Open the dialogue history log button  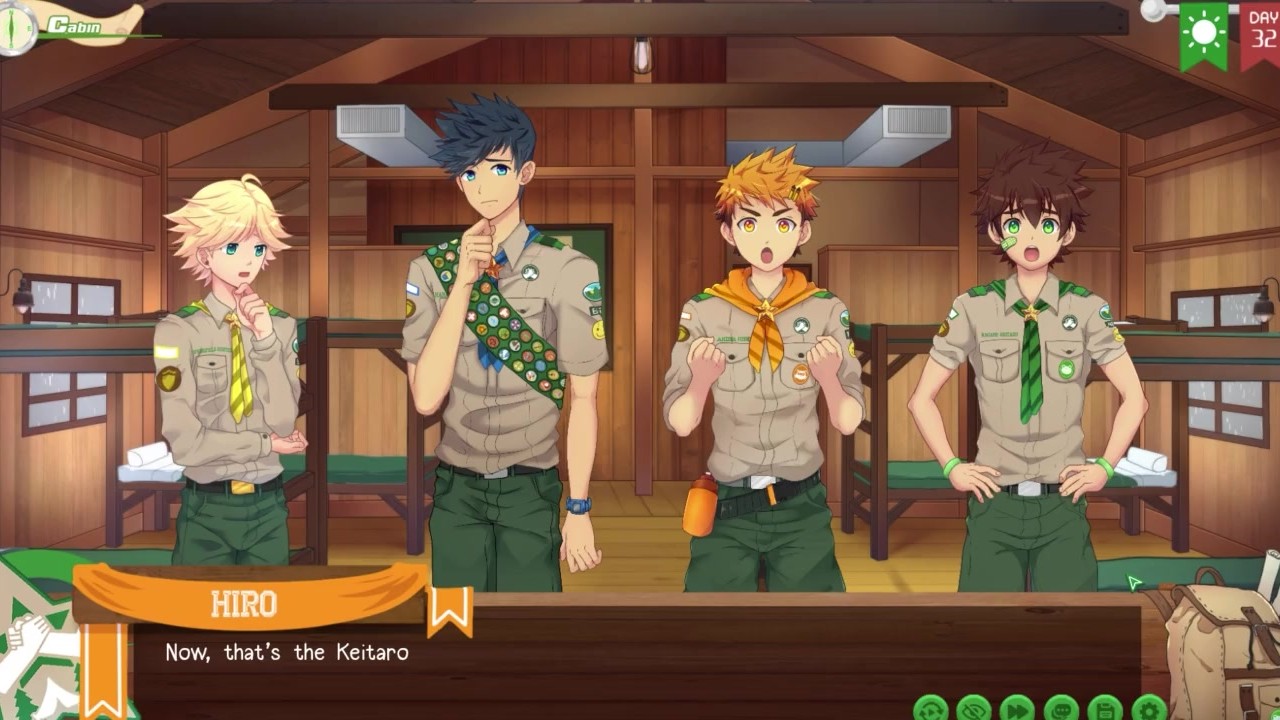pyautogui.click(x=1062, y=709)
